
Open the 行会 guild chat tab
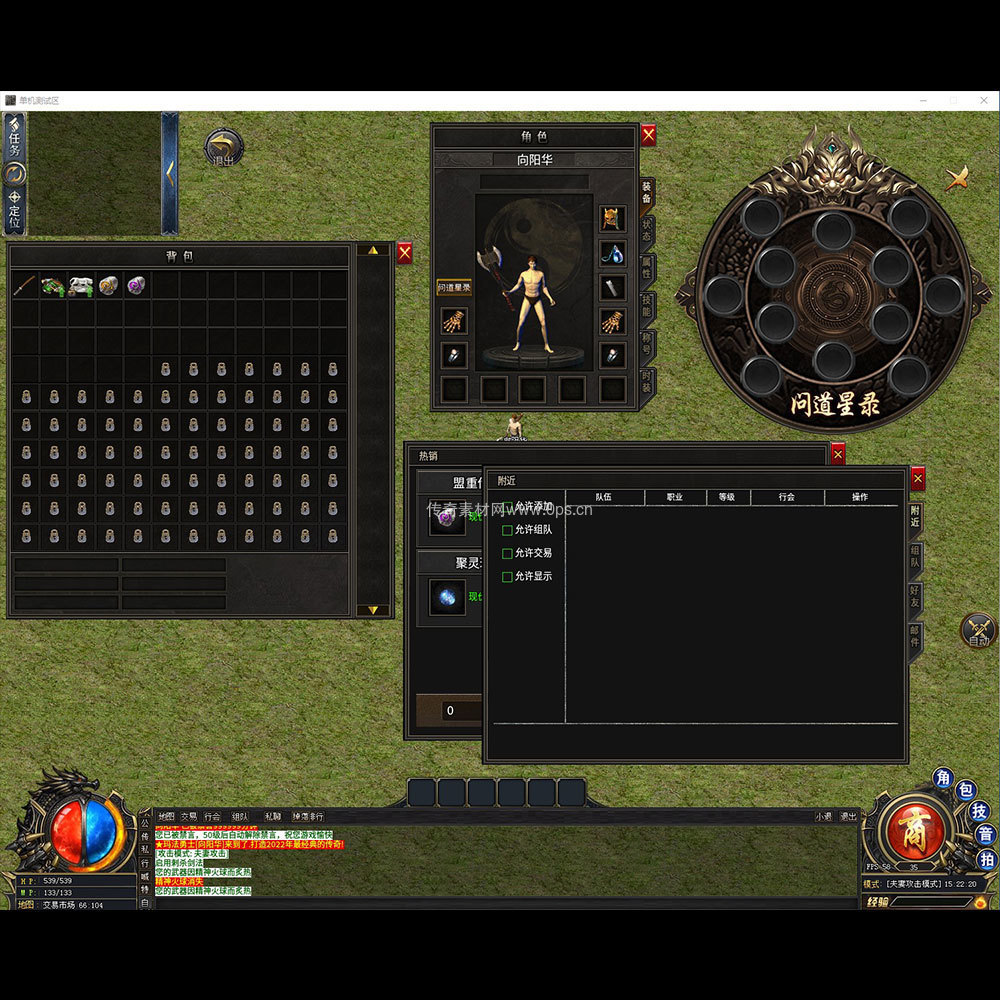(212, 816)
